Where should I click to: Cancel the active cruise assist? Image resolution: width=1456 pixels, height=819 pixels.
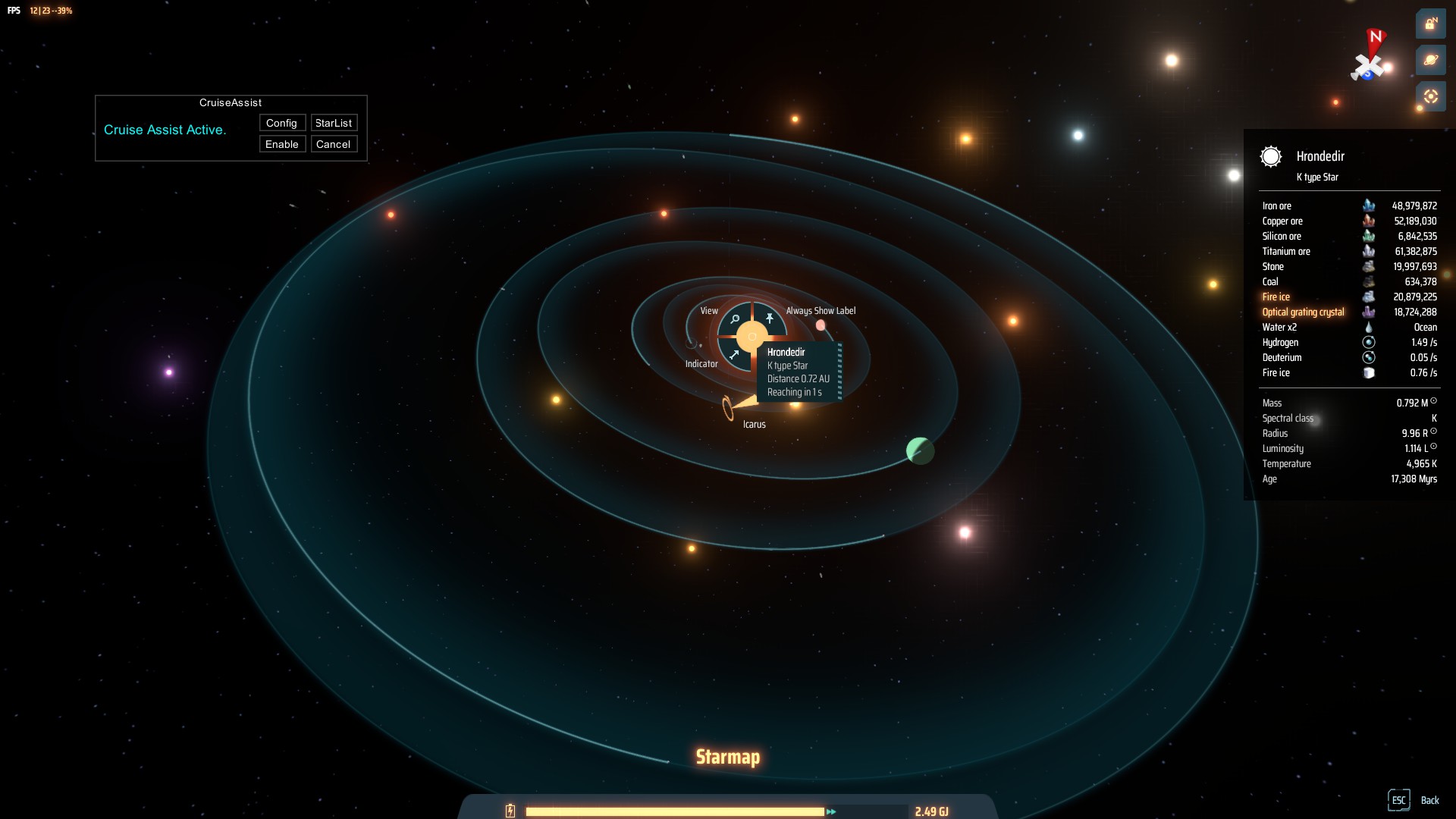tap(334, 144)
